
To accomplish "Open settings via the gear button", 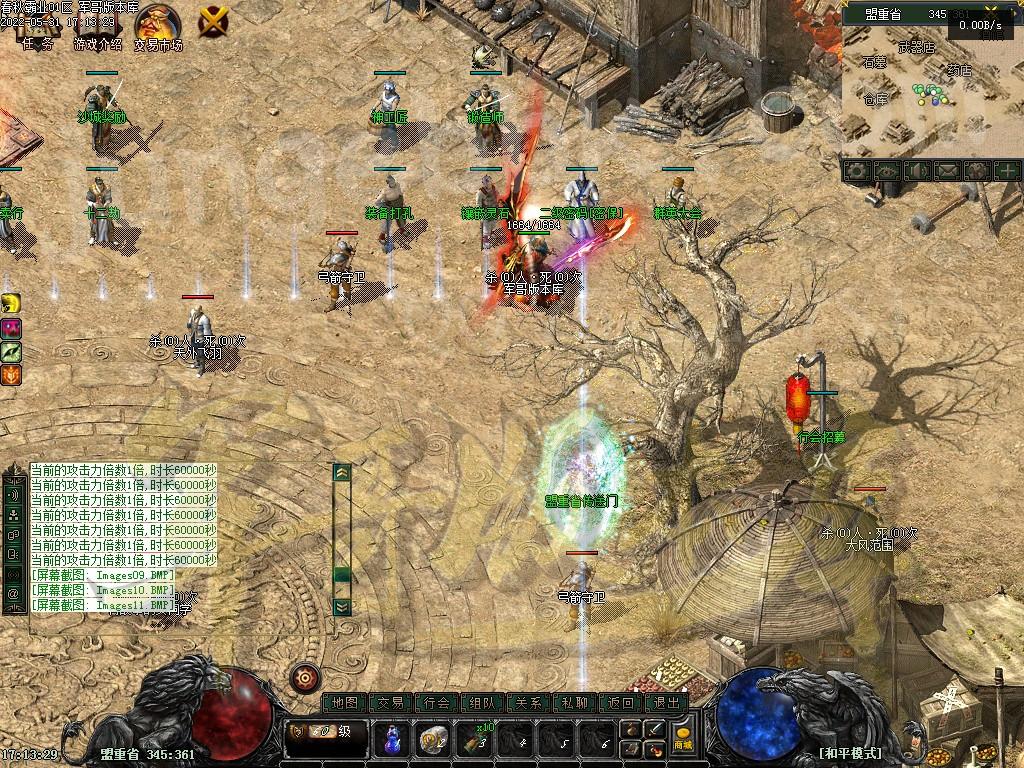I will pyautogui.click(x=855, y=171).
